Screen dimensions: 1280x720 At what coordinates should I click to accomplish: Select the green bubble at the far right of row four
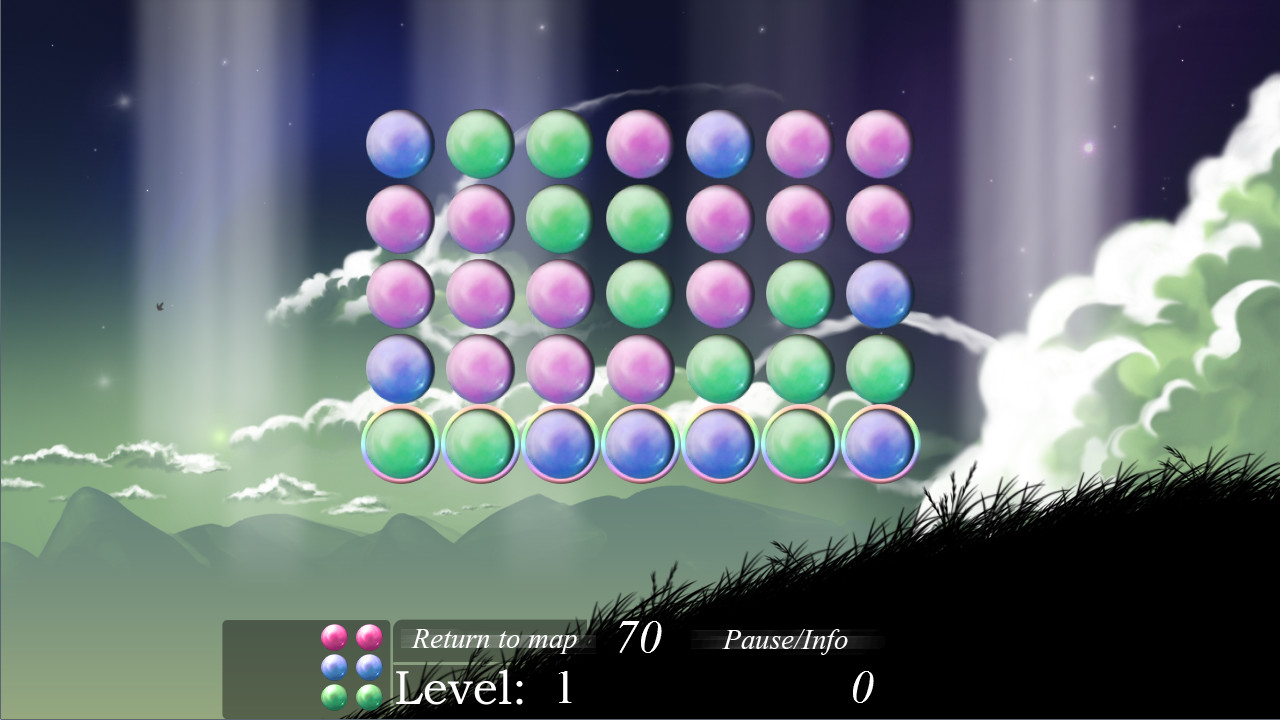(880, 370)
